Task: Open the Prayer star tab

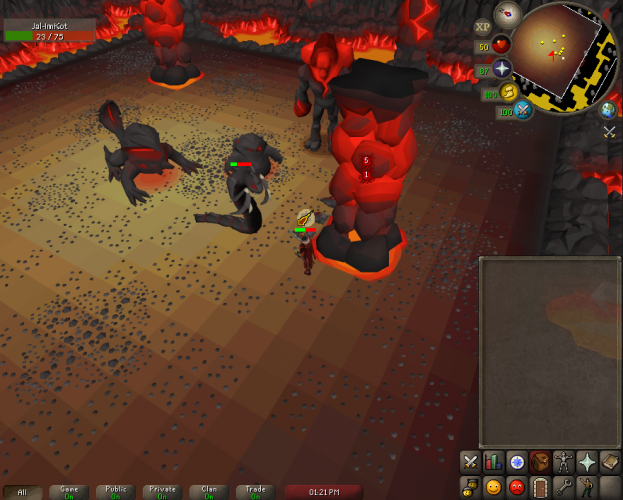Action: coord(585,462)
